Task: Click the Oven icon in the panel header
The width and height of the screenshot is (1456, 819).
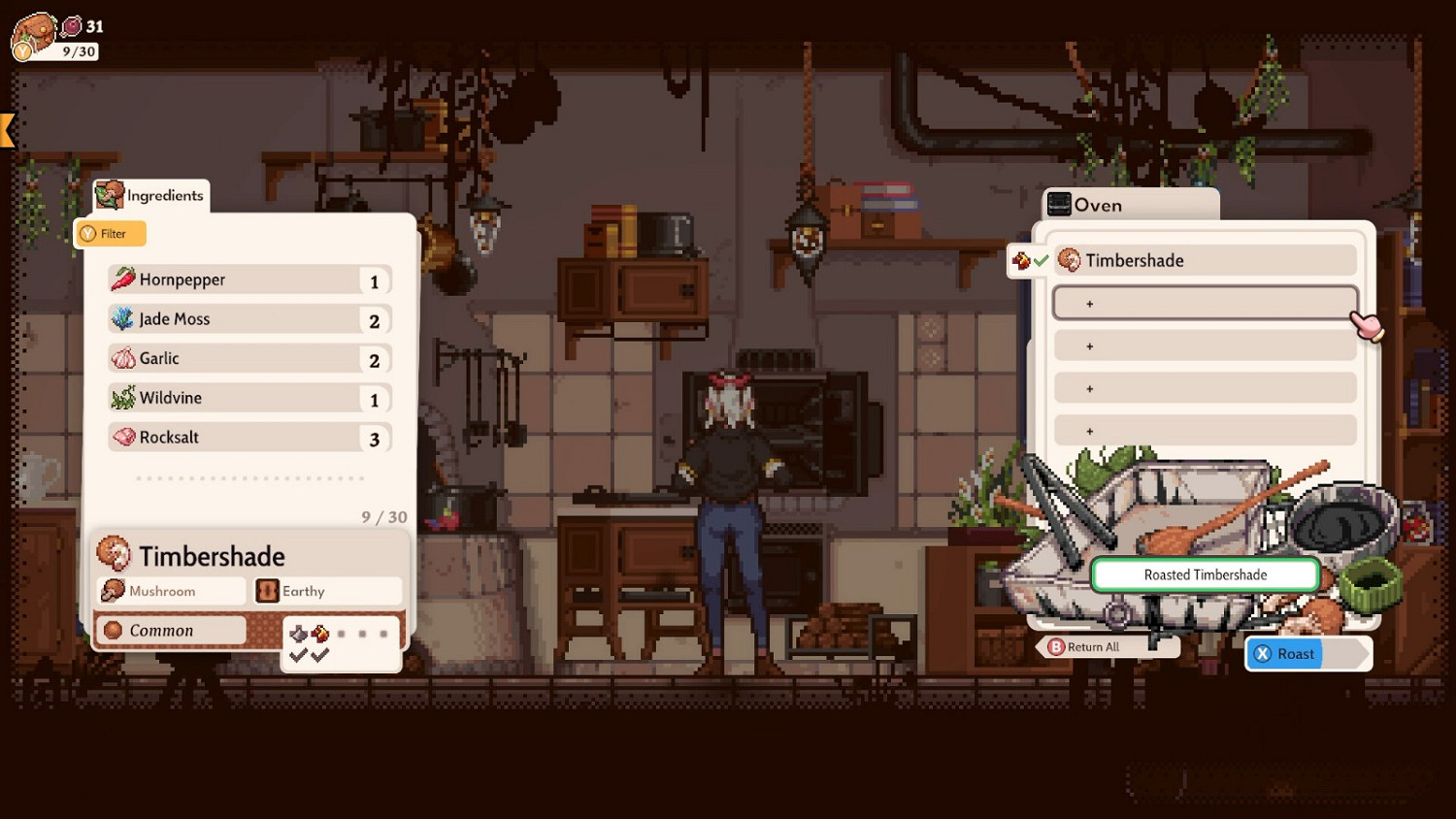Action: (x=1059, y=204)
